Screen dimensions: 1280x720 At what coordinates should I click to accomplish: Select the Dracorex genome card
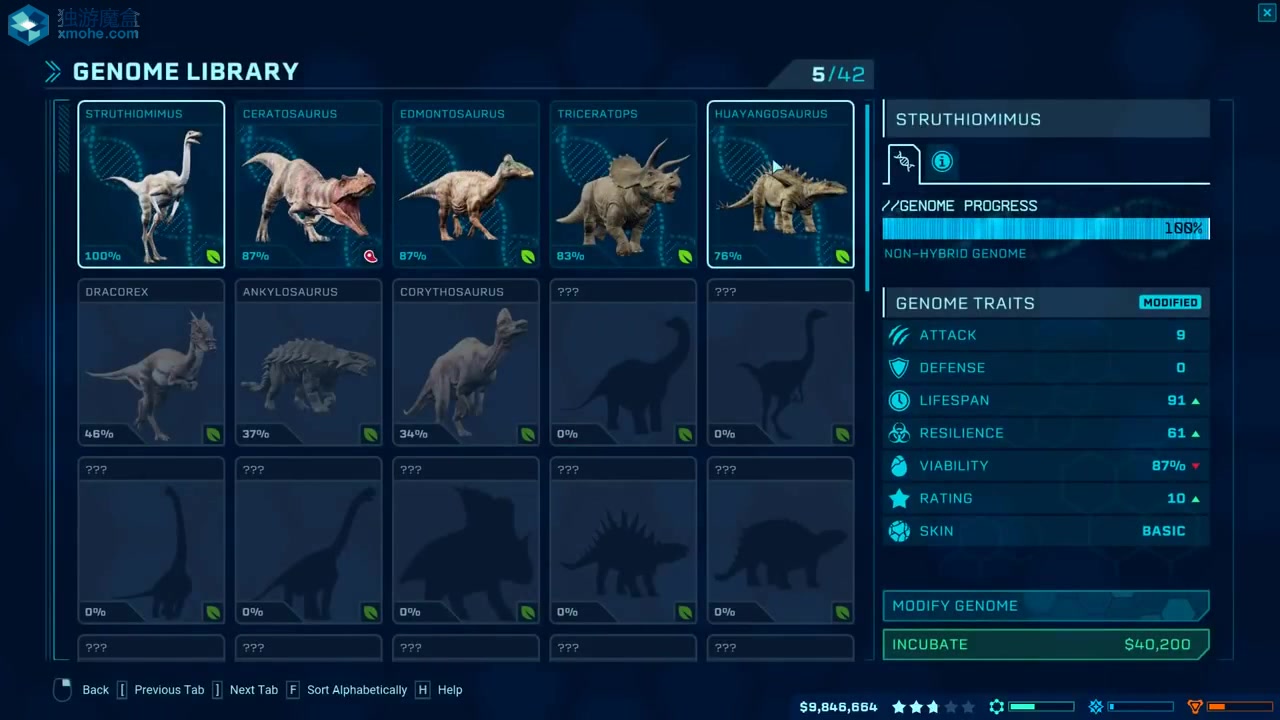pyautogui.click(x=151, y=362)
